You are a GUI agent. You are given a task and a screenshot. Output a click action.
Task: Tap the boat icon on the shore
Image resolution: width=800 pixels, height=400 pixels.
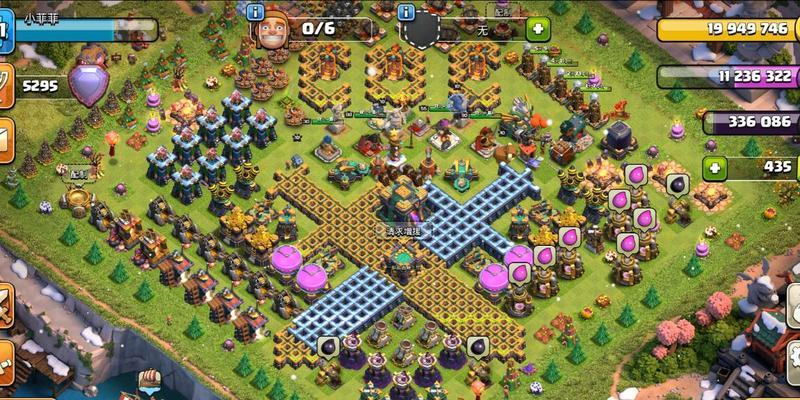coord(149,378)
